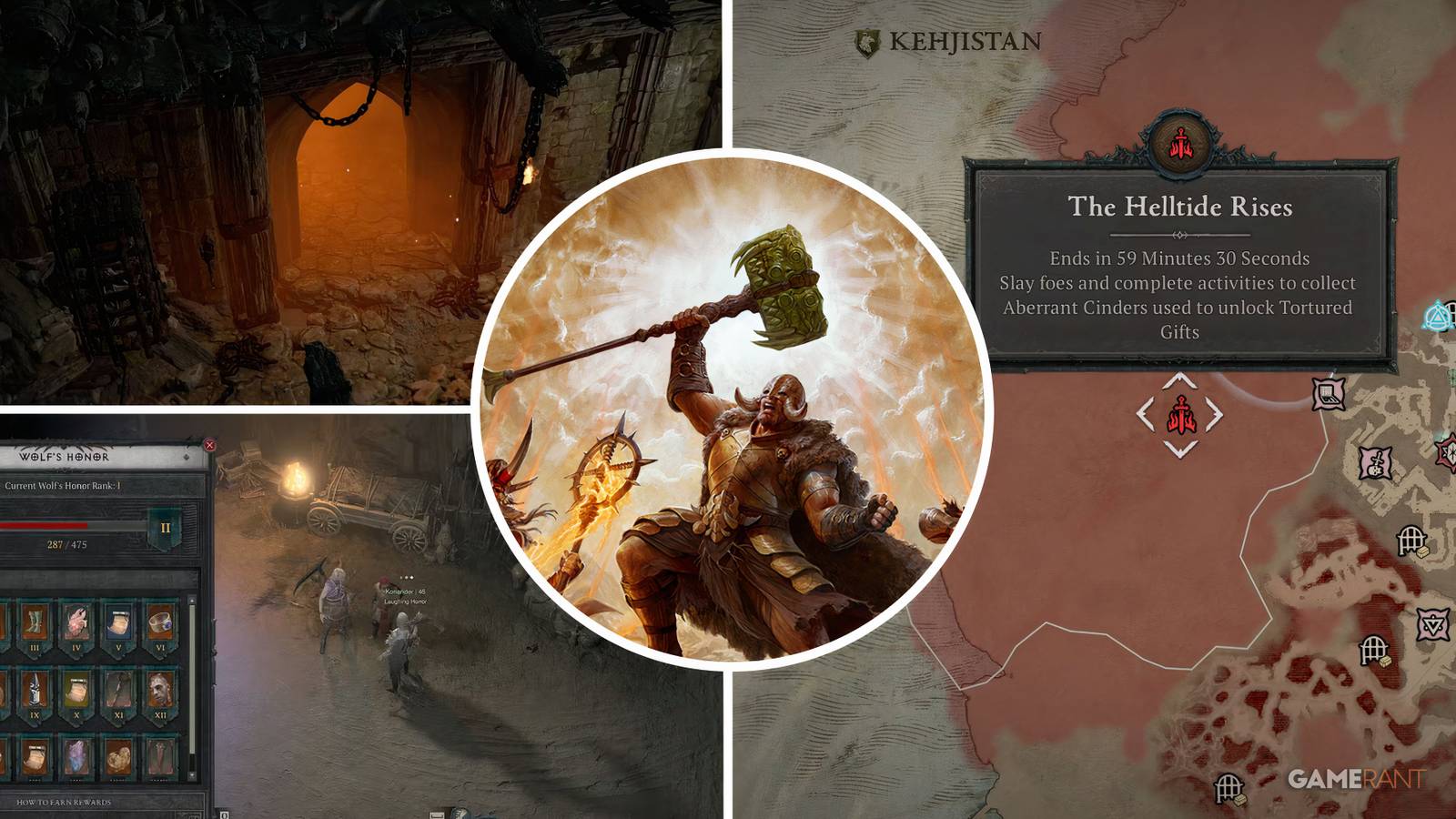Click the second dungeon entrance icon with chest

click(1374, 649)
